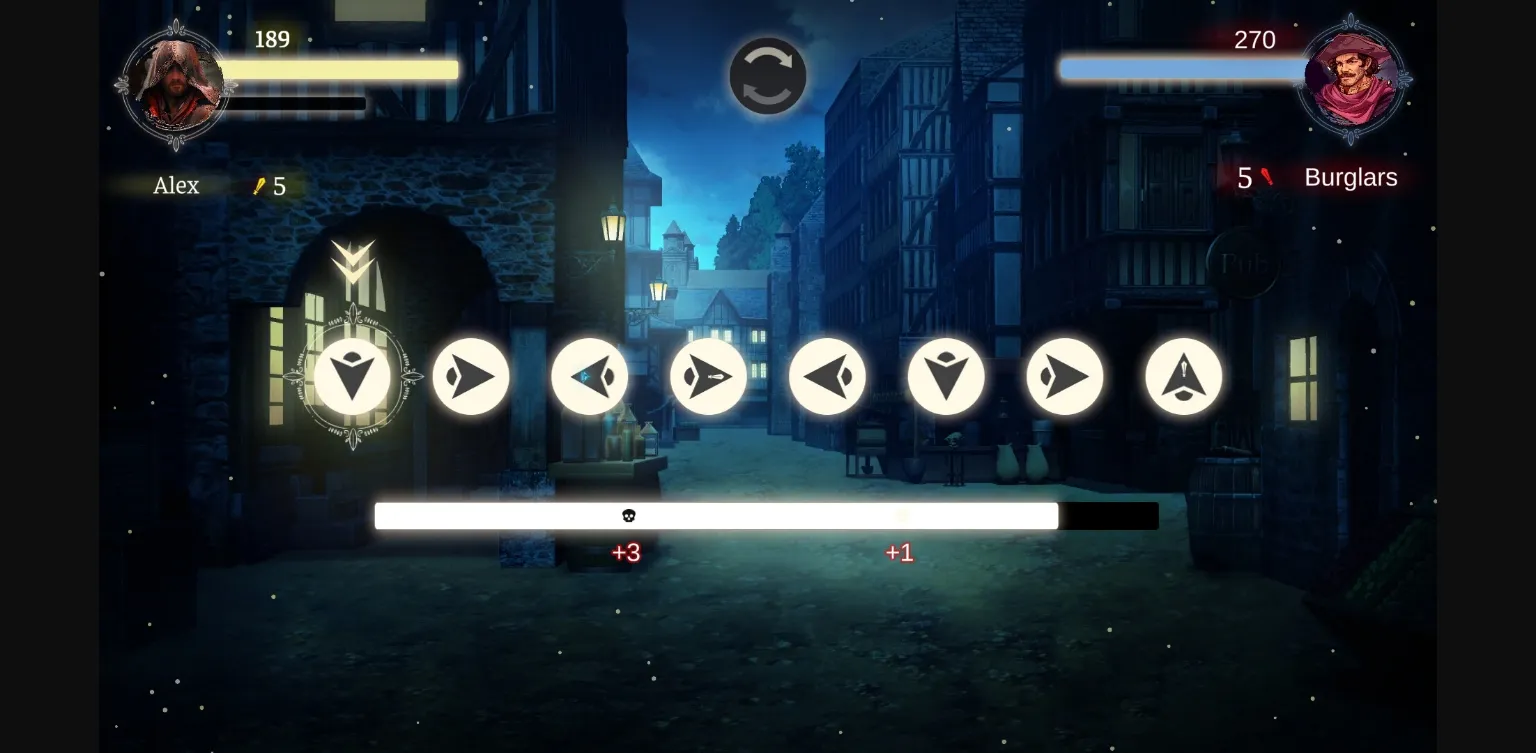Select the second rightward thrust attack icon
The width and height of the screenshot is (1536, 753).
pyautogui.click(x=471, y=377)
